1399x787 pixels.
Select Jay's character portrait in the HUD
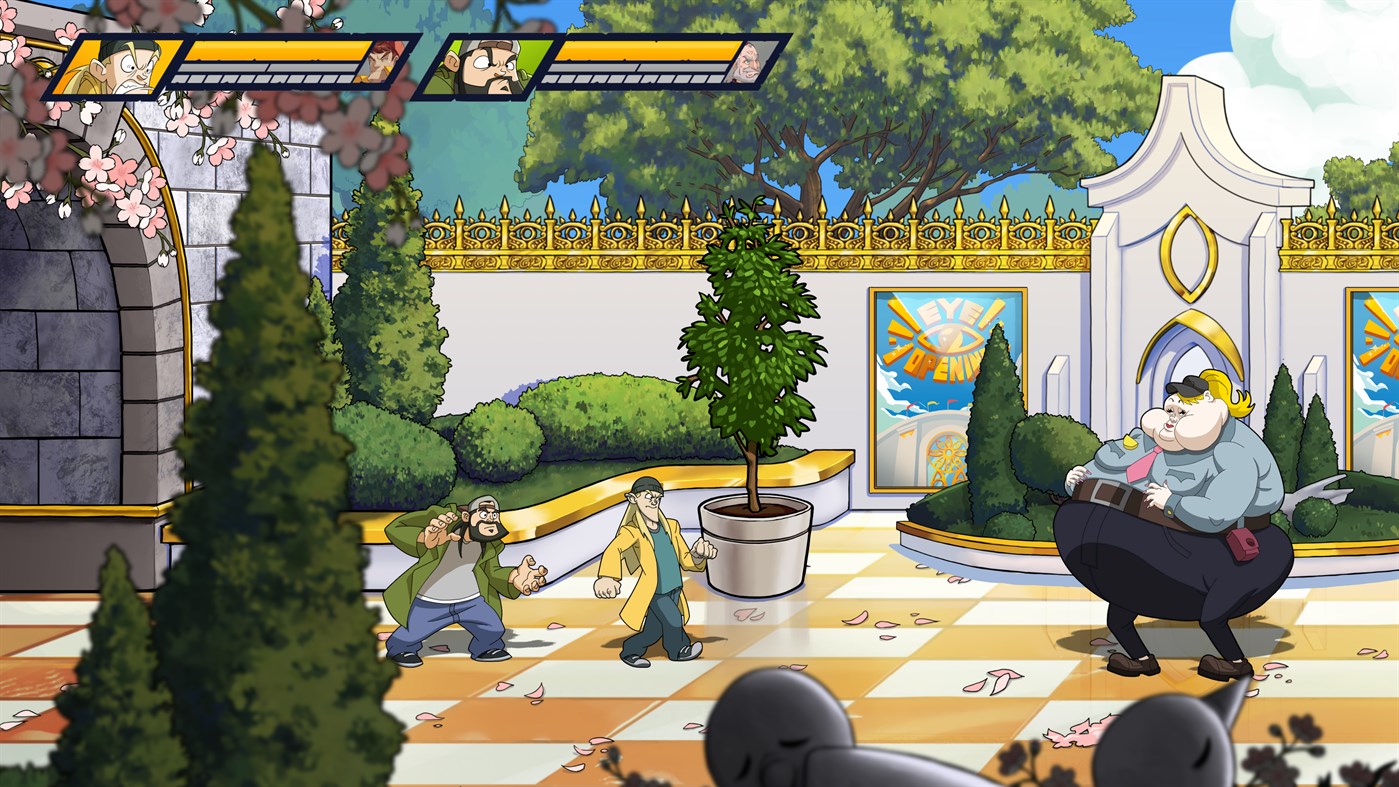pos(130,65)
